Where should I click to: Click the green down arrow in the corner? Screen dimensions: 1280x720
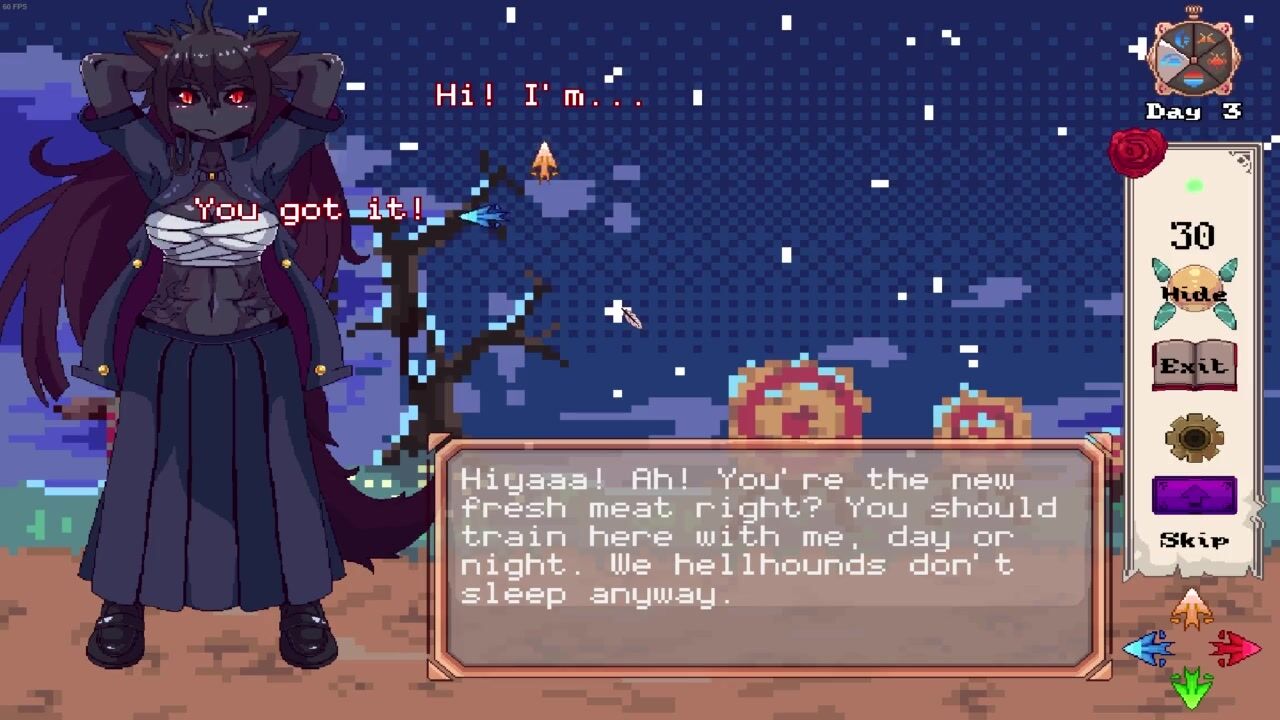tap(1191, 689)
